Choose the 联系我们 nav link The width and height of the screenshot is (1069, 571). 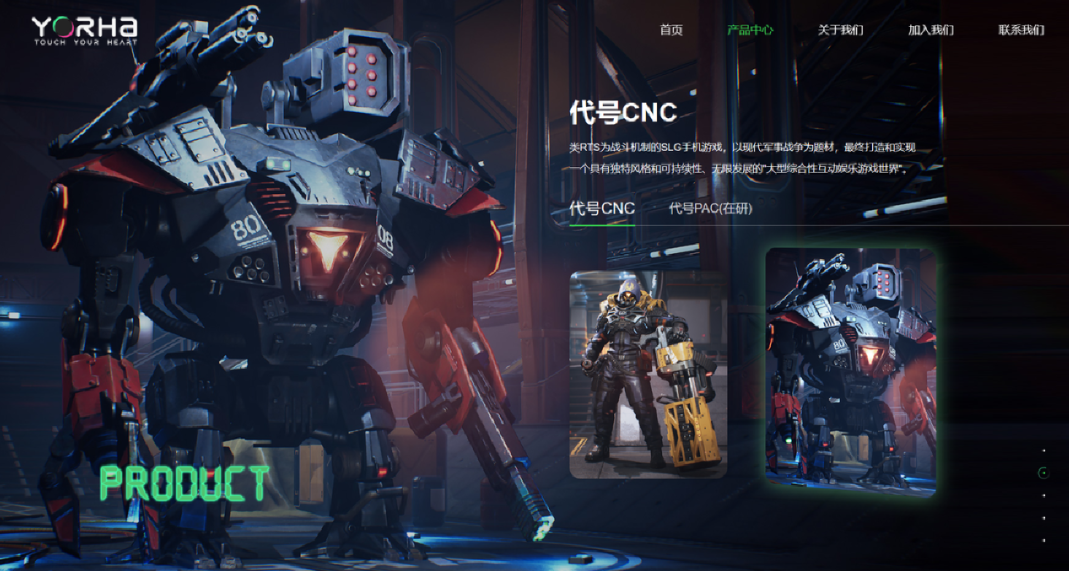coord(1021,30)
